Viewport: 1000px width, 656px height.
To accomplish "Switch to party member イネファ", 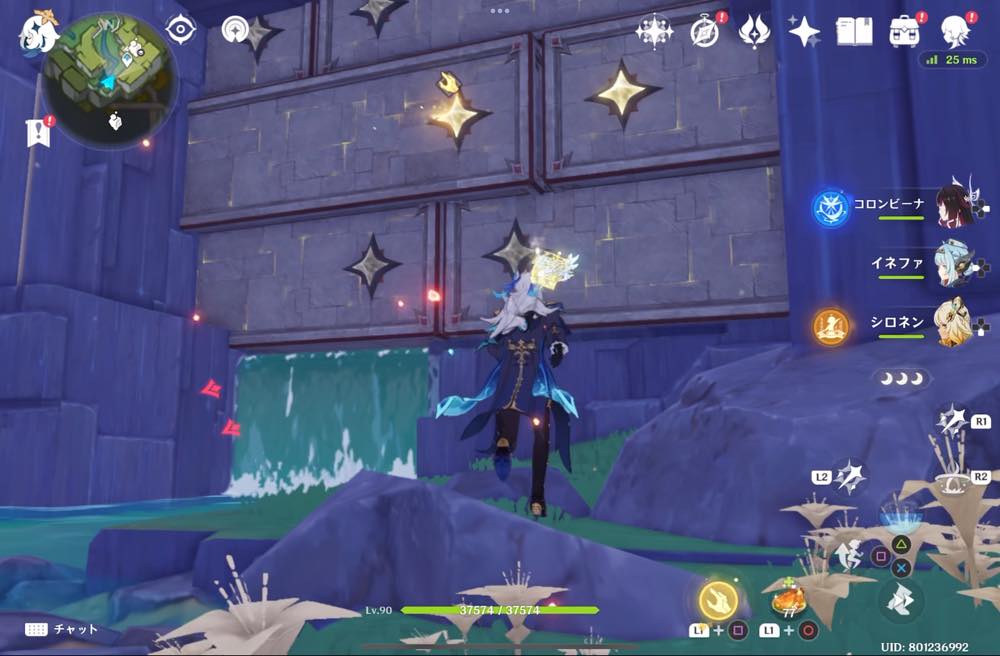I will (x=955, y=264).
